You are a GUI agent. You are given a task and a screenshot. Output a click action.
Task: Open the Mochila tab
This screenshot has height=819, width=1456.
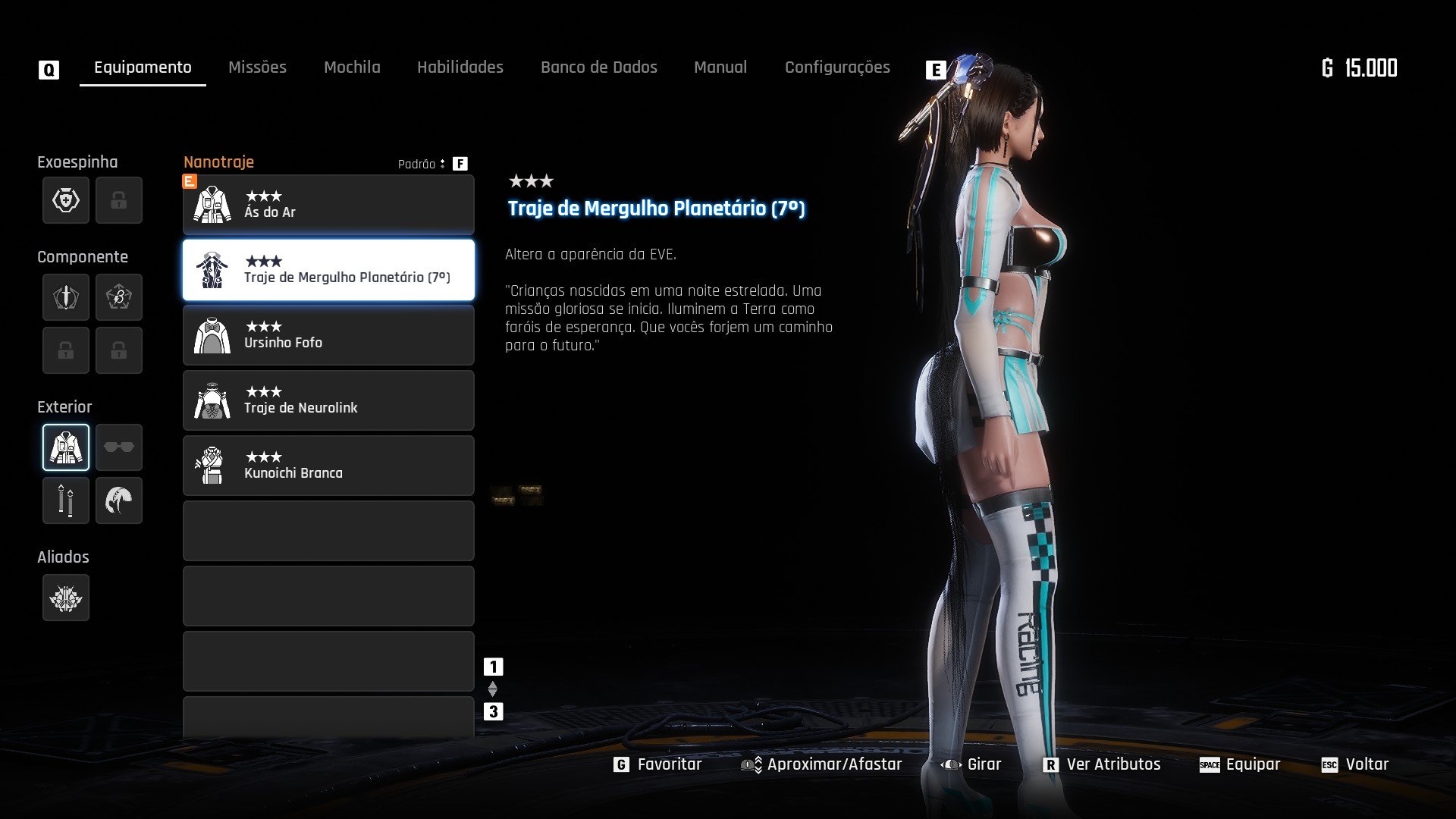tap(352, 67)
